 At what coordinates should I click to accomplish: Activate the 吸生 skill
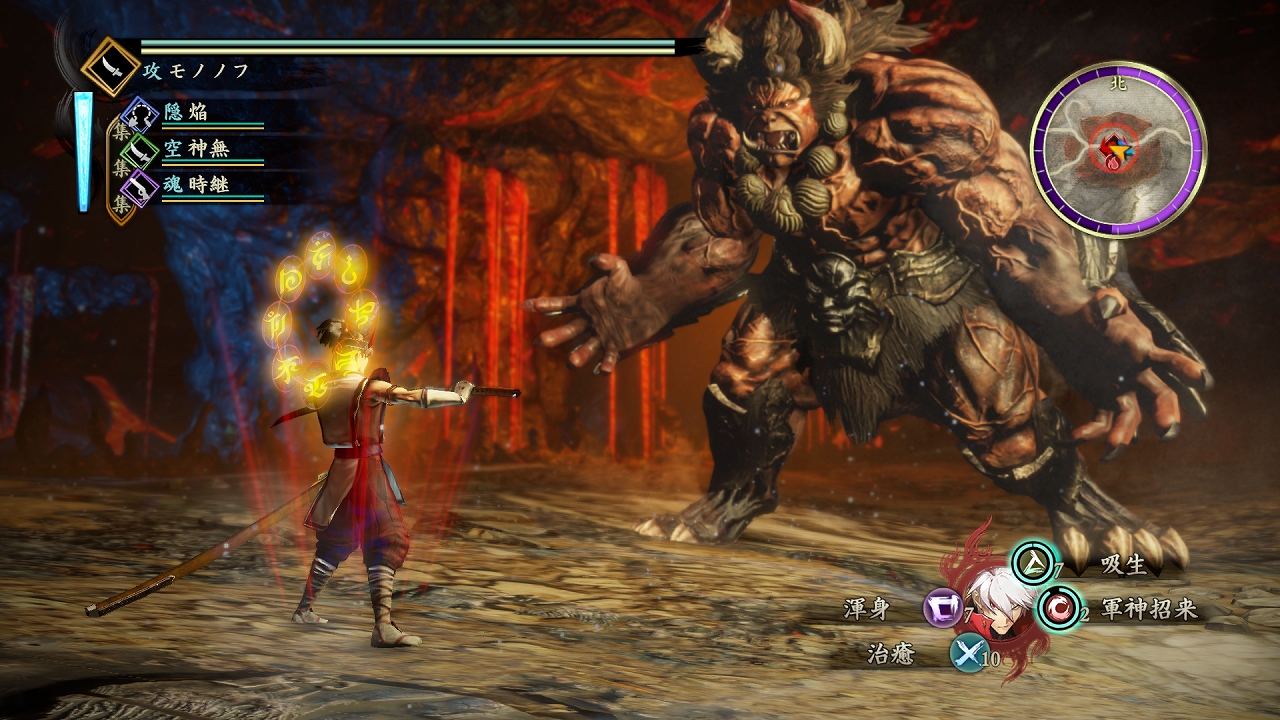pos(1033,562)
